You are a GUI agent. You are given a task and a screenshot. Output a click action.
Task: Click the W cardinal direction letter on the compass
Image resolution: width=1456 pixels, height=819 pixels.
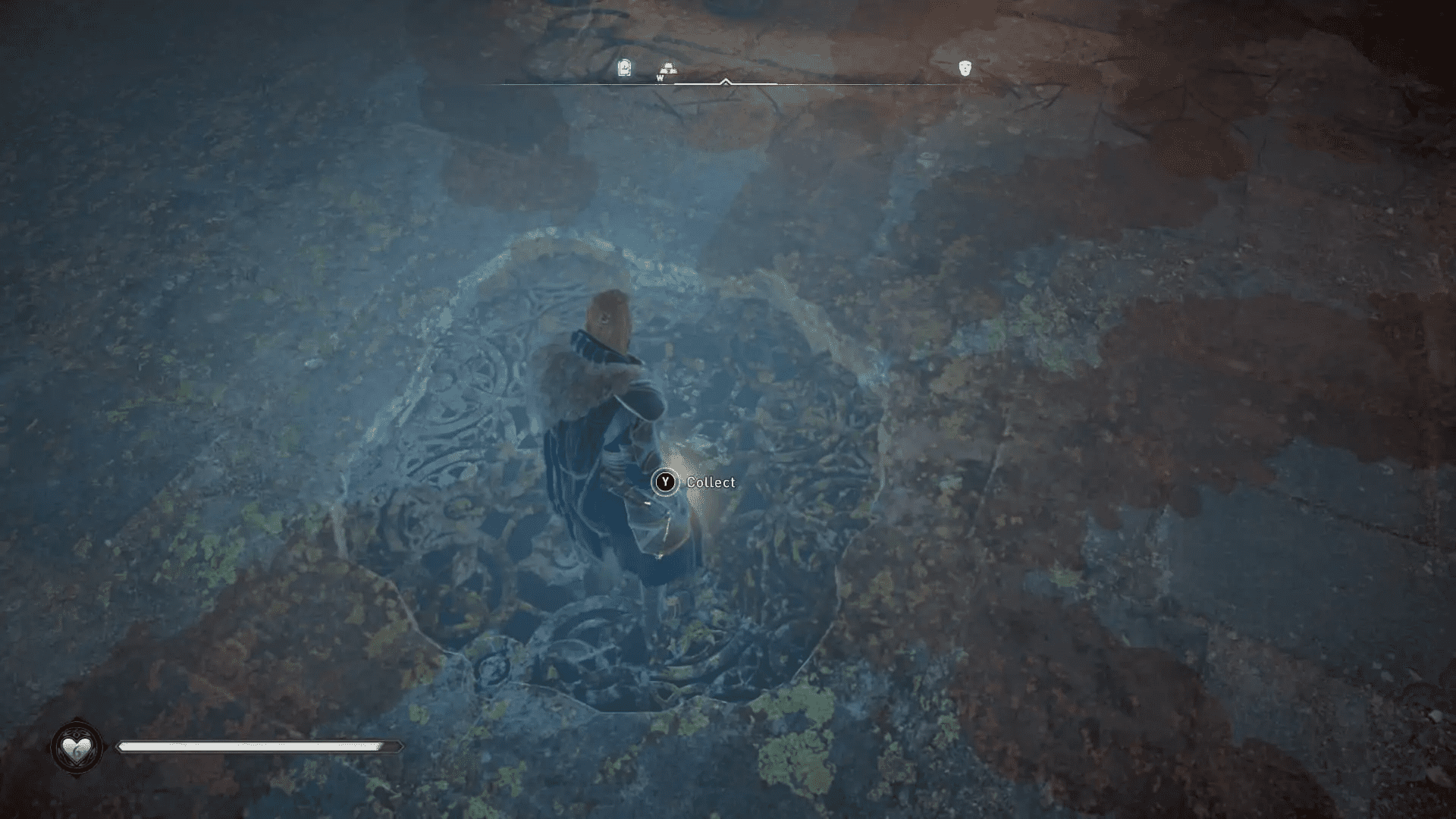(x=659, y=78)
